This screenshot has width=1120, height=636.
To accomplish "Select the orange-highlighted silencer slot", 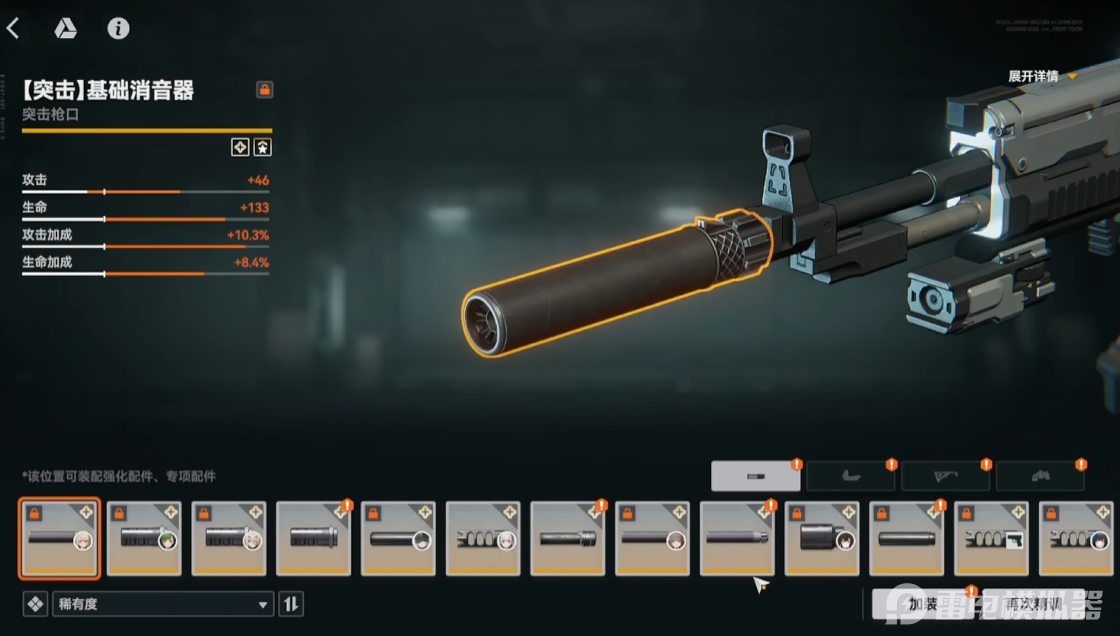I will pos(59,538).
